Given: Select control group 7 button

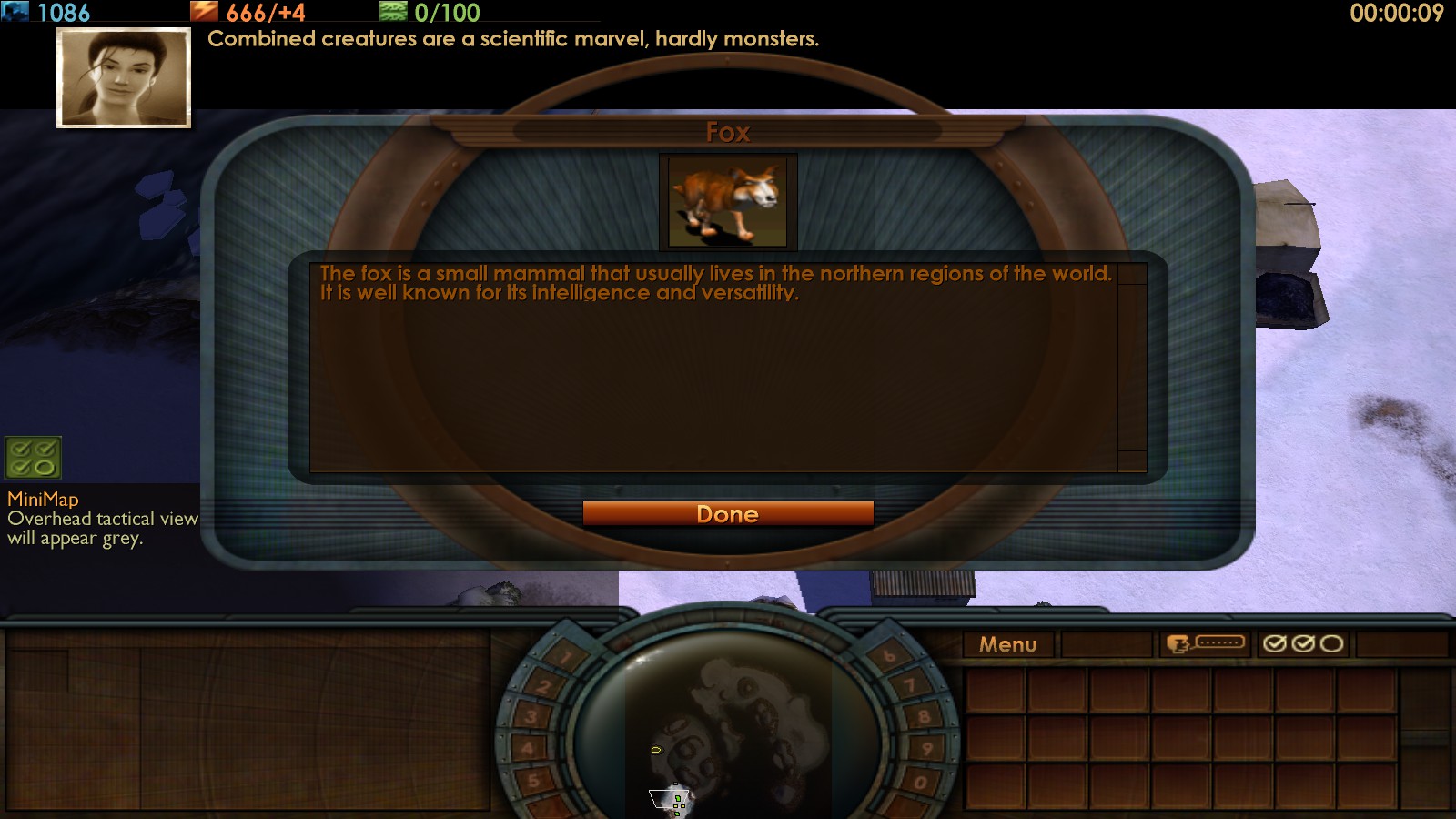Looking at the screenshot, I should pyautogui.click(x=909, y=685).
